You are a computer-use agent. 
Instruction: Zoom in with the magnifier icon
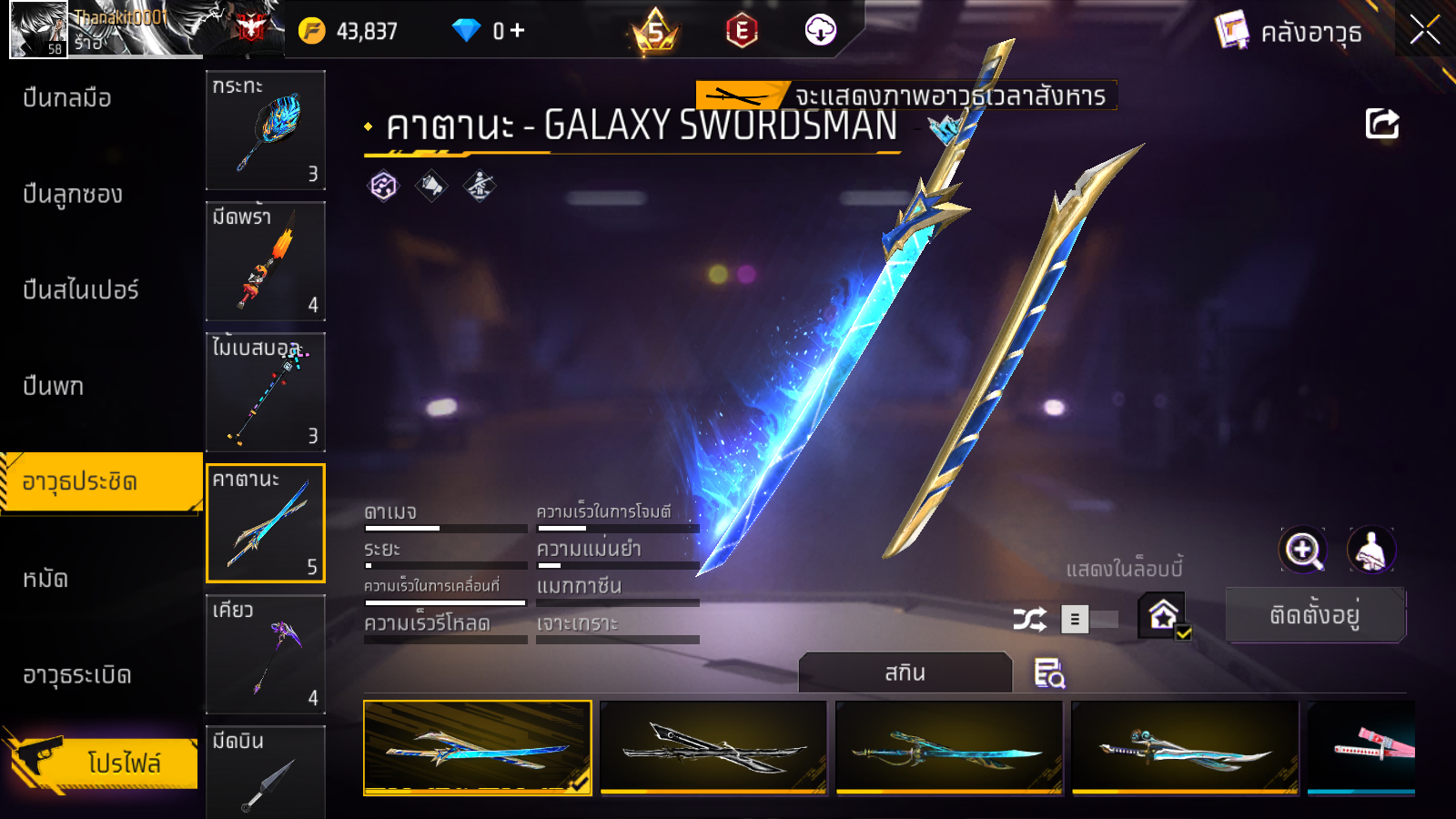(1302, 550)
